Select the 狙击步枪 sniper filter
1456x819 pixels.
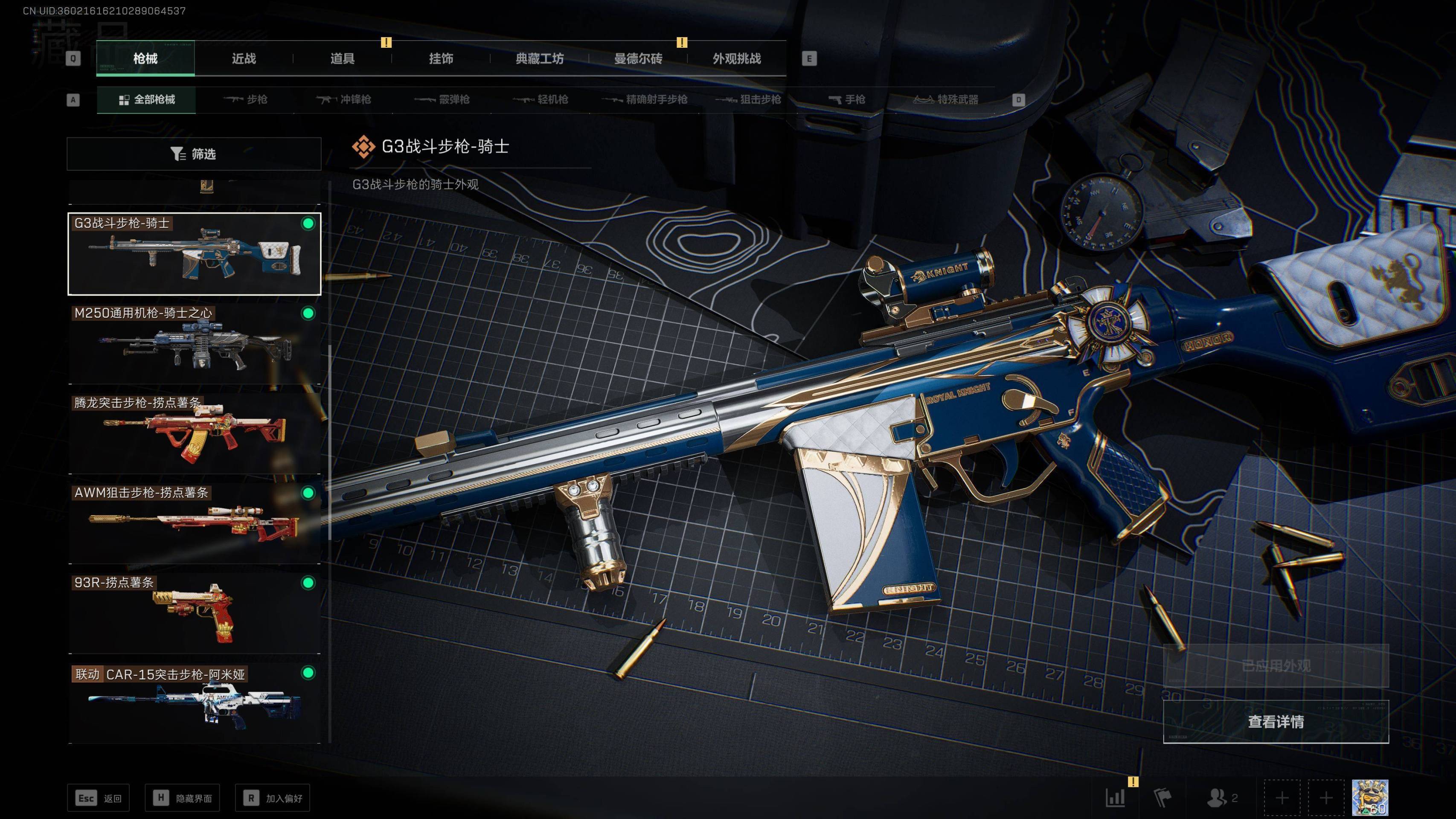pos(748,100)
